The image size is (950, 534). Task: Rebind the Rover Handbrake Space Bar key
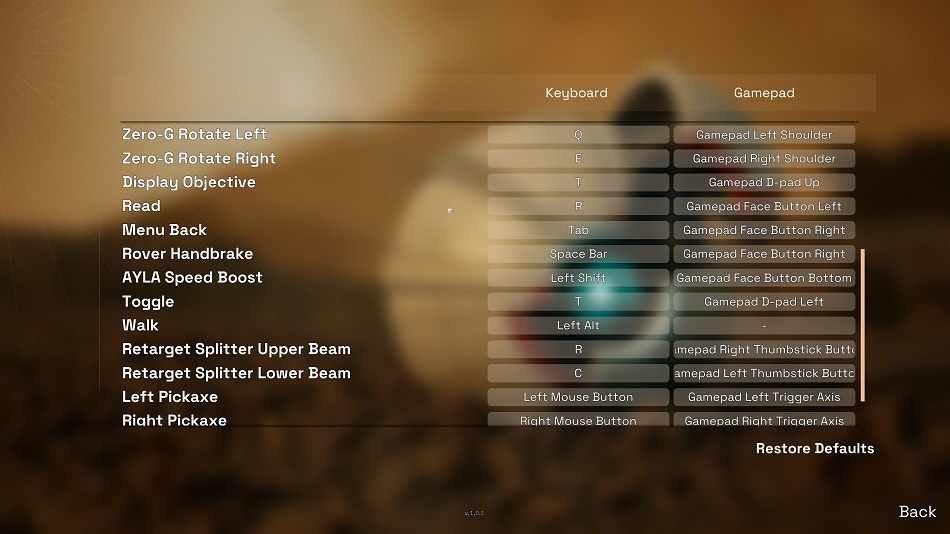[578, 254]
